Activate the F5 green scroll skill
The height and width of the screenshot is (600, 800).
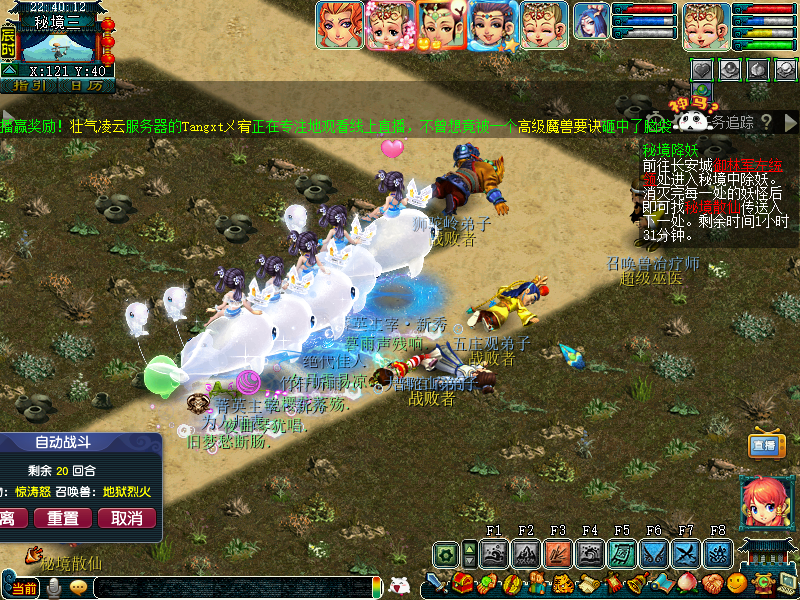pos(621,553)
